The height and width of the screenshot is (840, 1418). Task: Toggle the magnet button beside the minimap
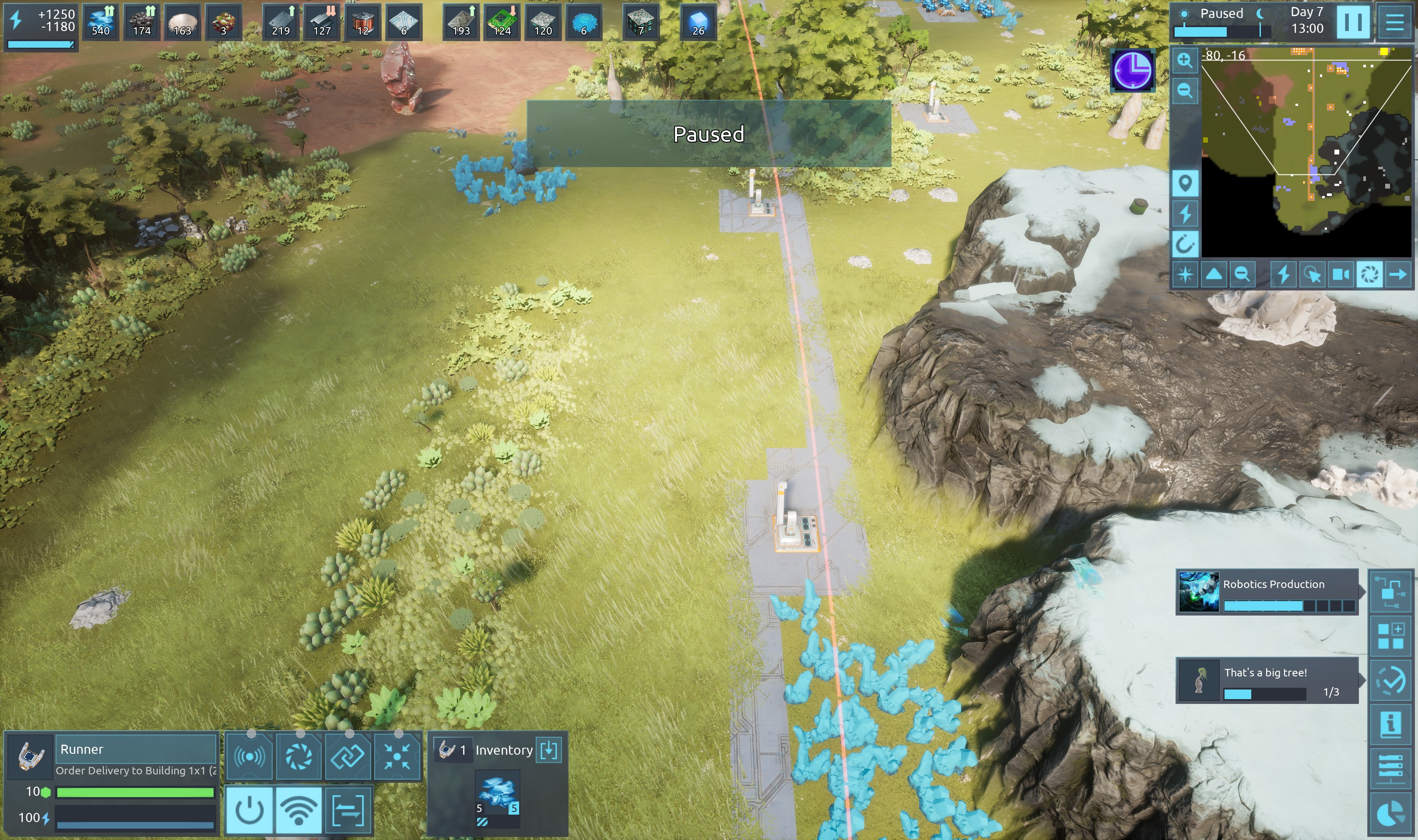[1184, 244]
